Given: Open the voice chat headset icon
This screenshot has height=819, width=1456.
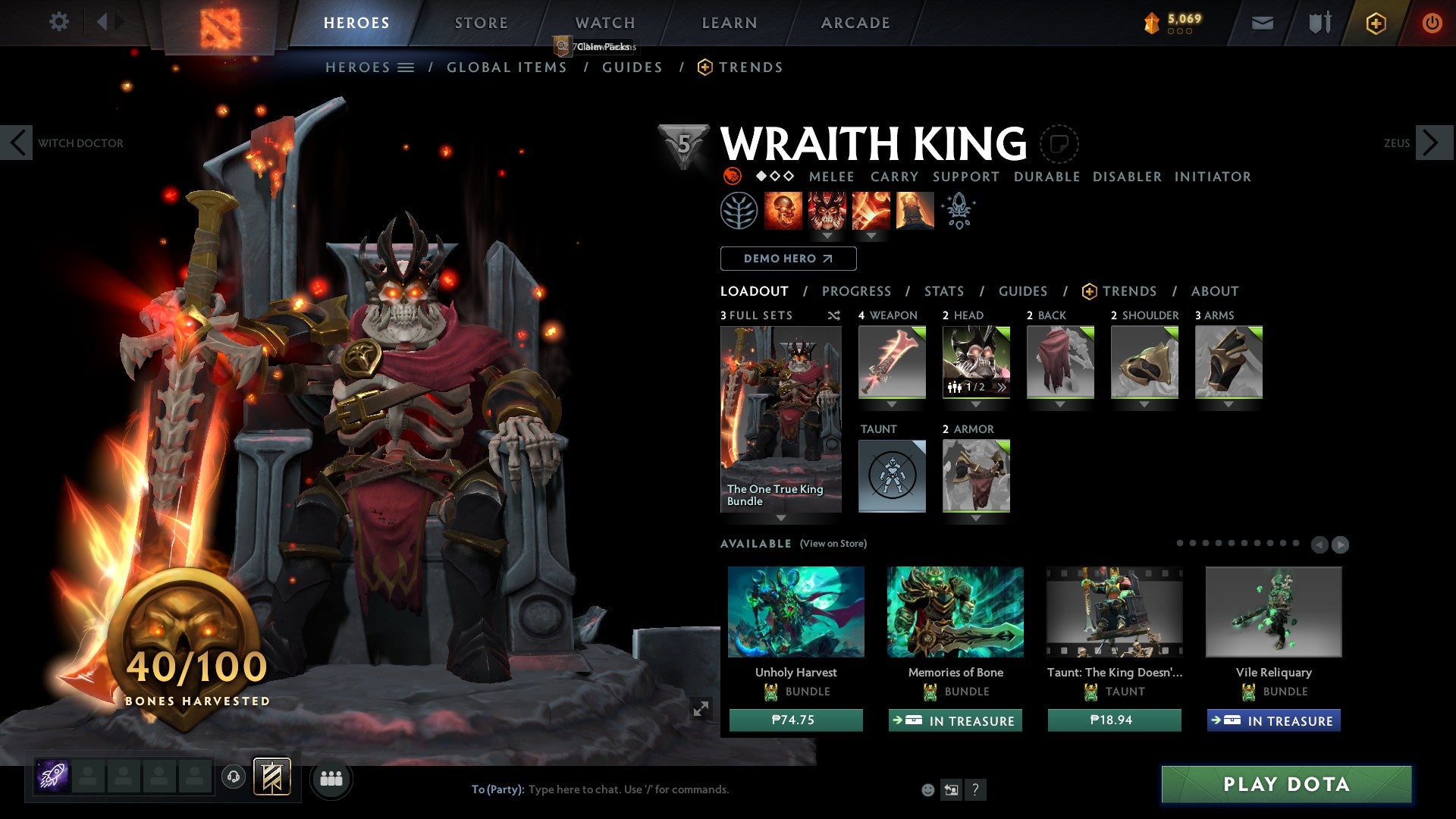Looking at the screenshot, I should [233, 778].
